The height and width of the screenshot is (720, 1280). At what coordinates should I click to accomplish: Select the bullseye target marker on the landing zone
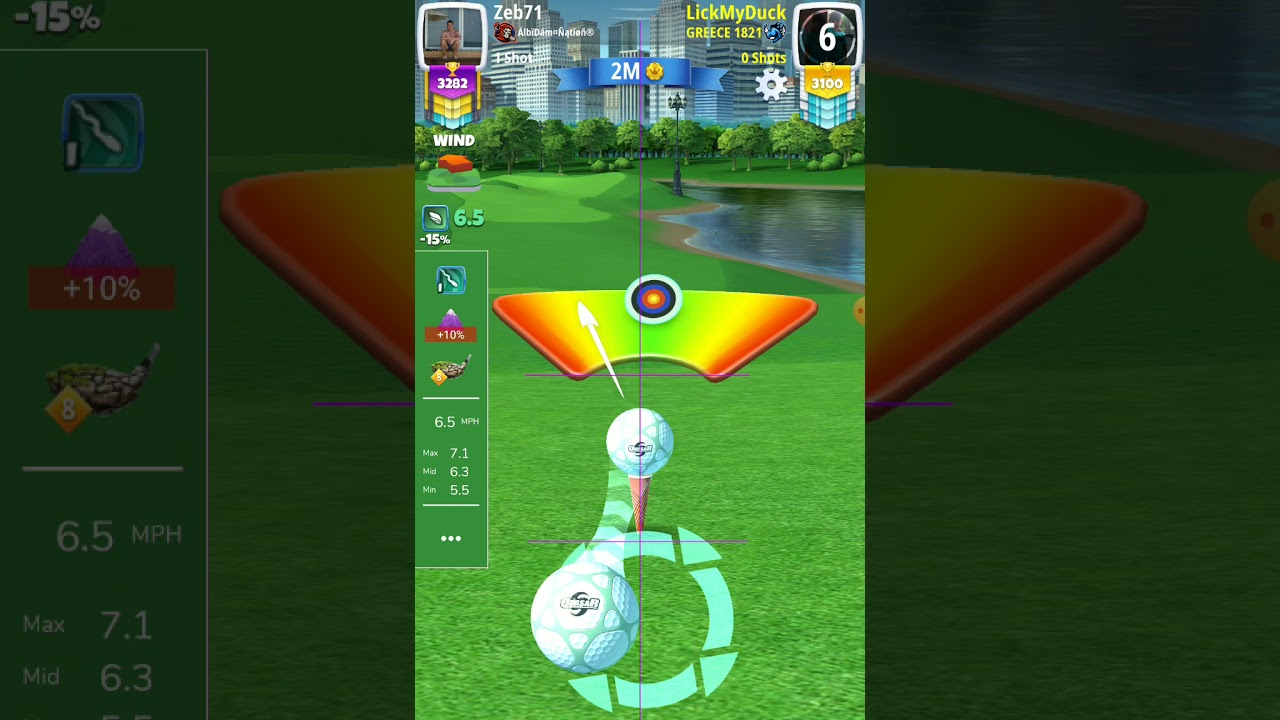pos(653,298)
